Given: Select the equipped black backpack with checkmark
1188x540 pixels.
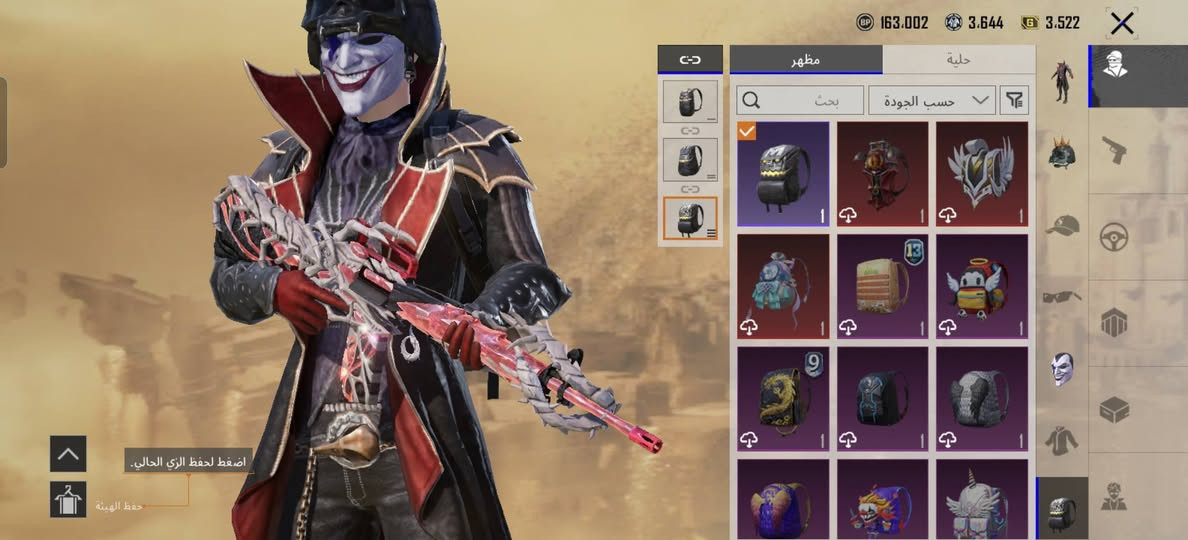Looking at the screenshot, I should point(783,174).
